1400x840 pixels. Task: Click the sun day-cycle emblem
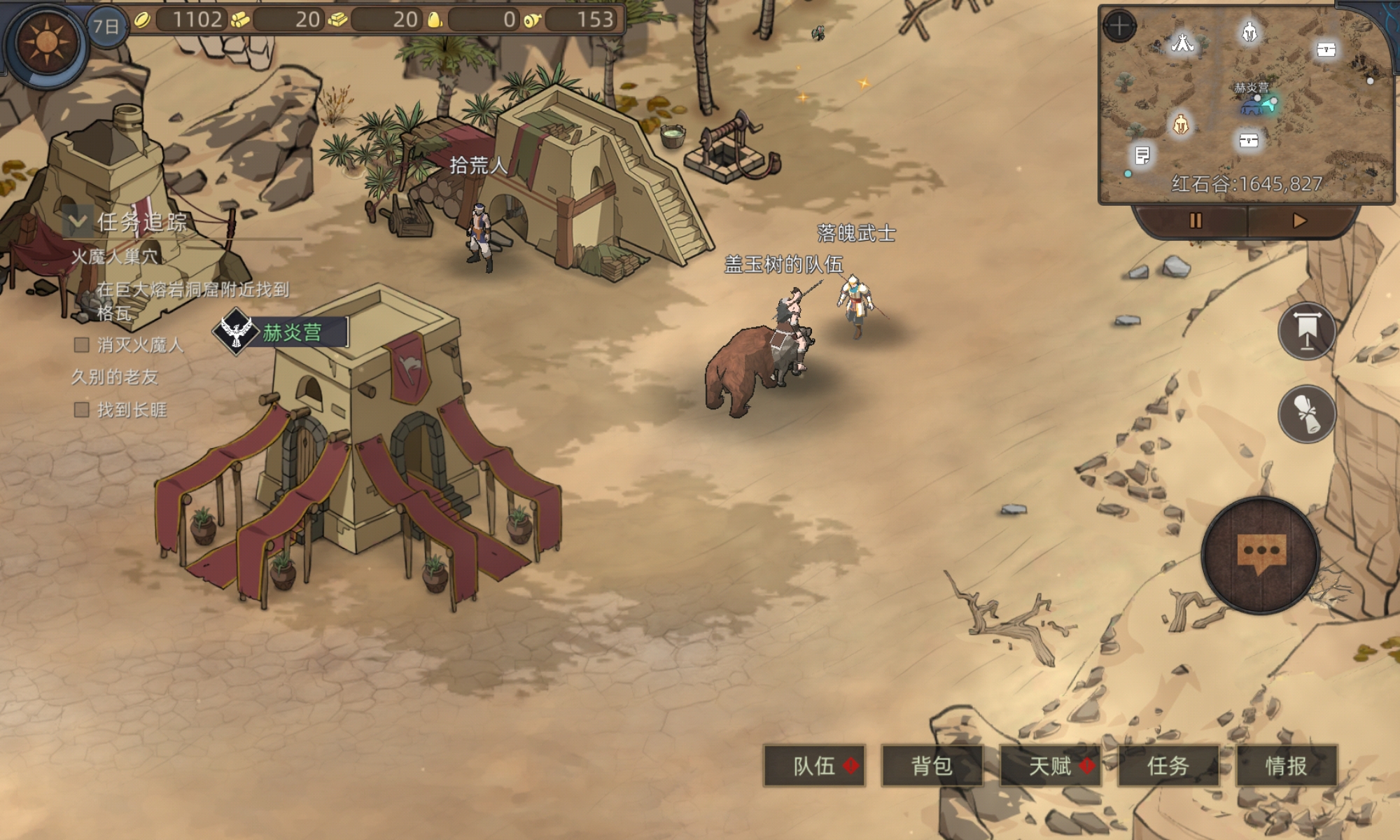click(46, 43)
